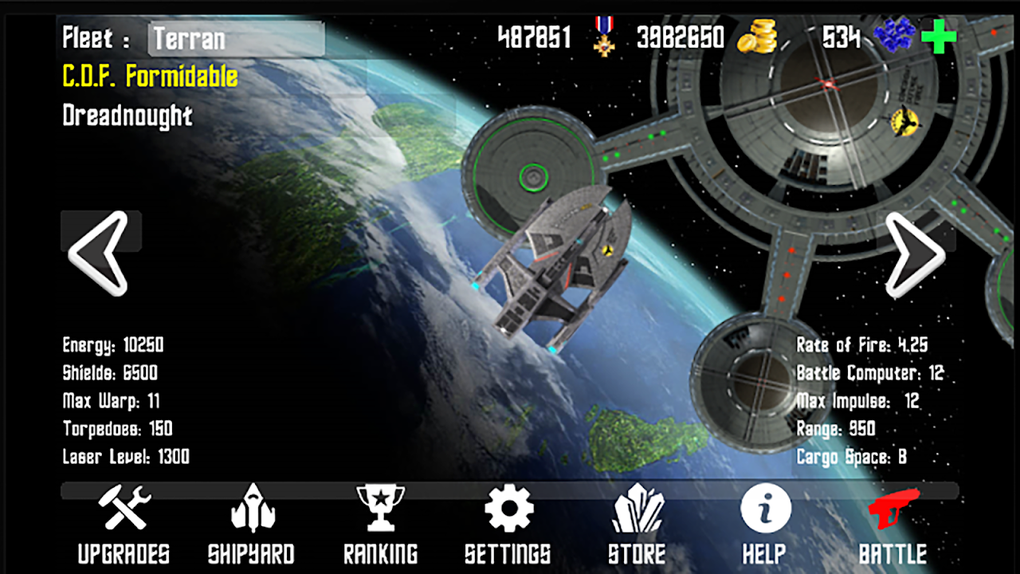Open the Upgrades menu

point(125,524)
